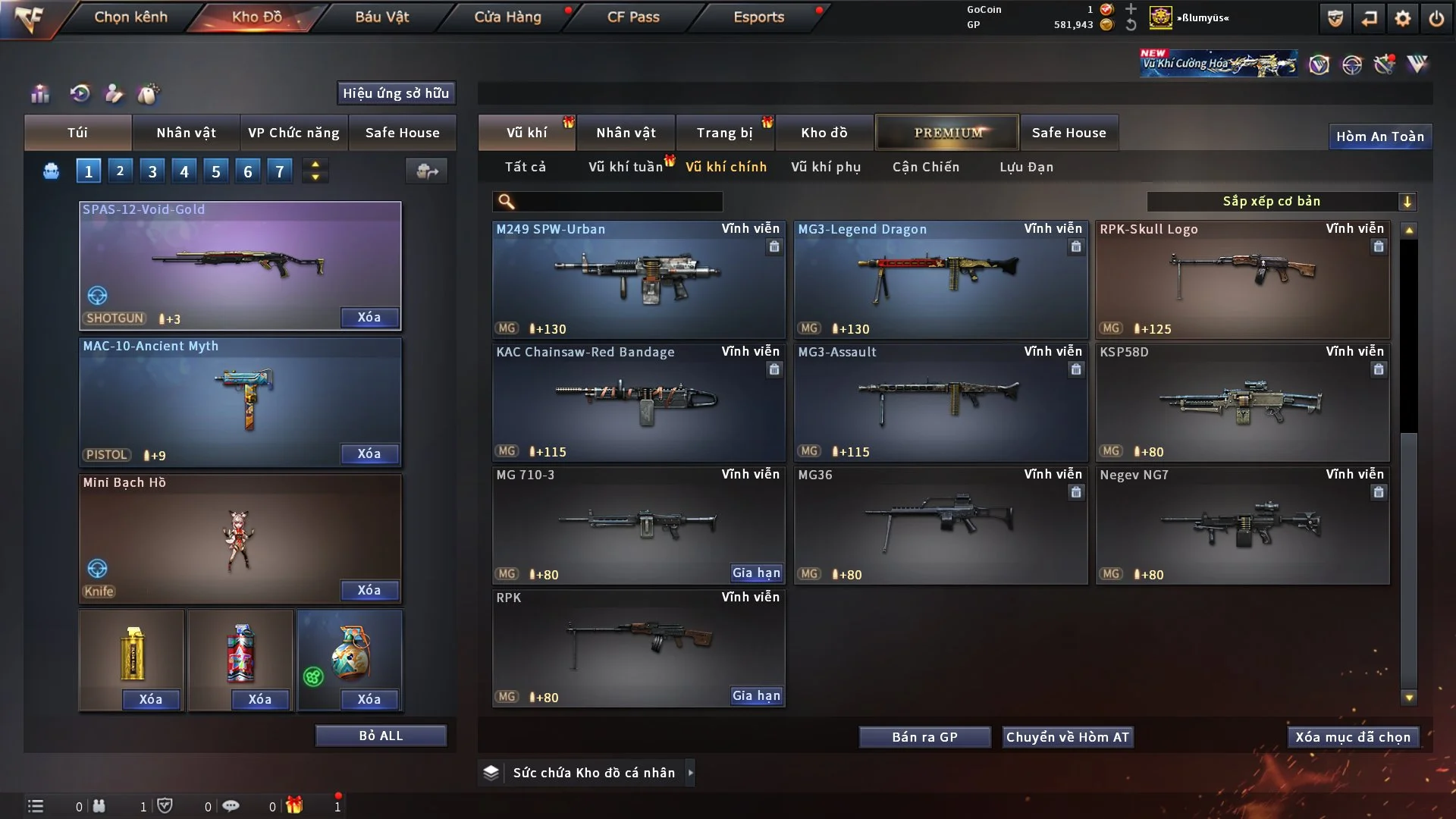Switch to bag slot number 3
The image size is (1456, 819).
click(x=152, y=171)
